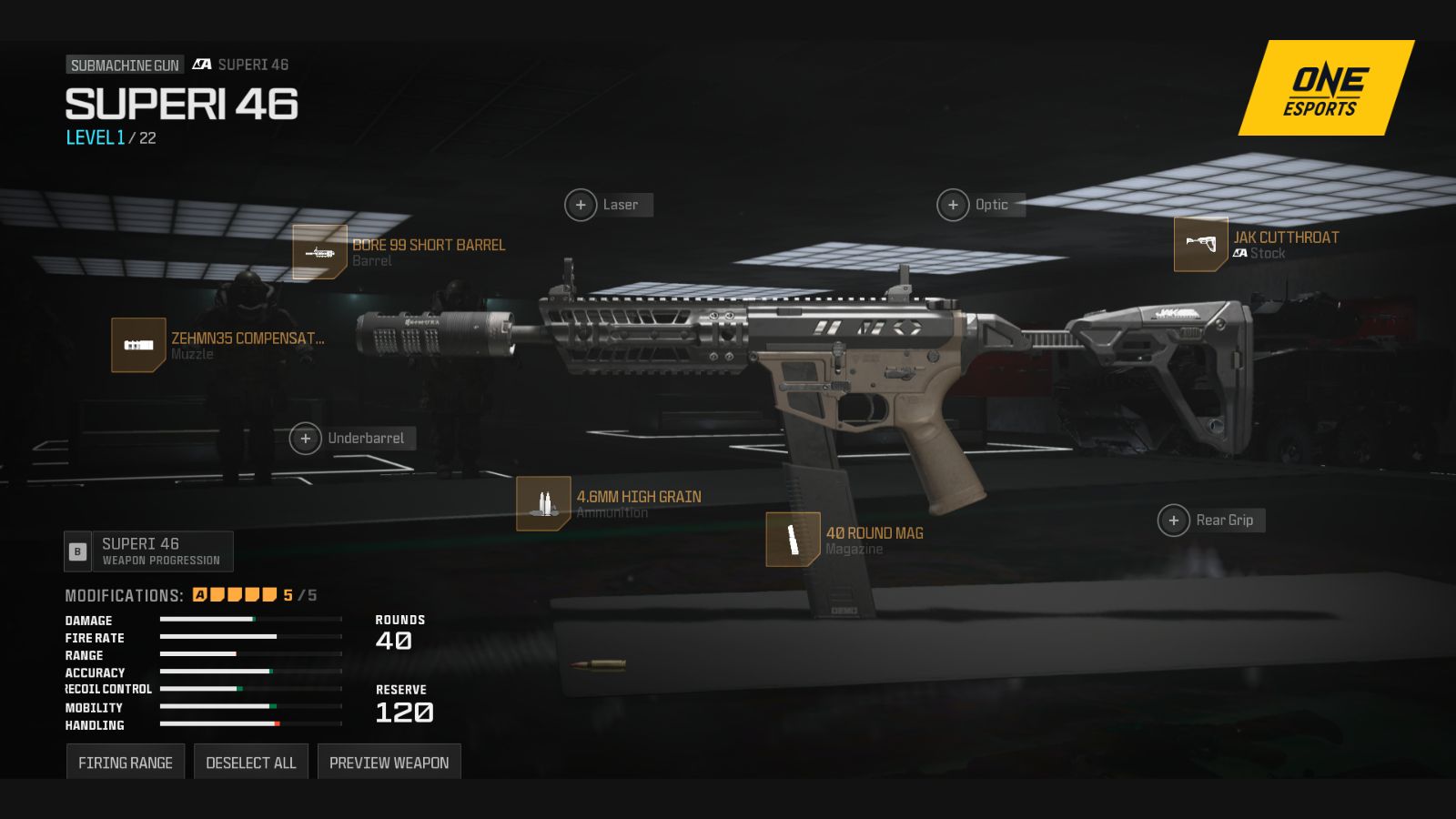Screen dimensions: 1456x819
Task: Select the weapon progression B badge
Action: click(x=76, y=551)
